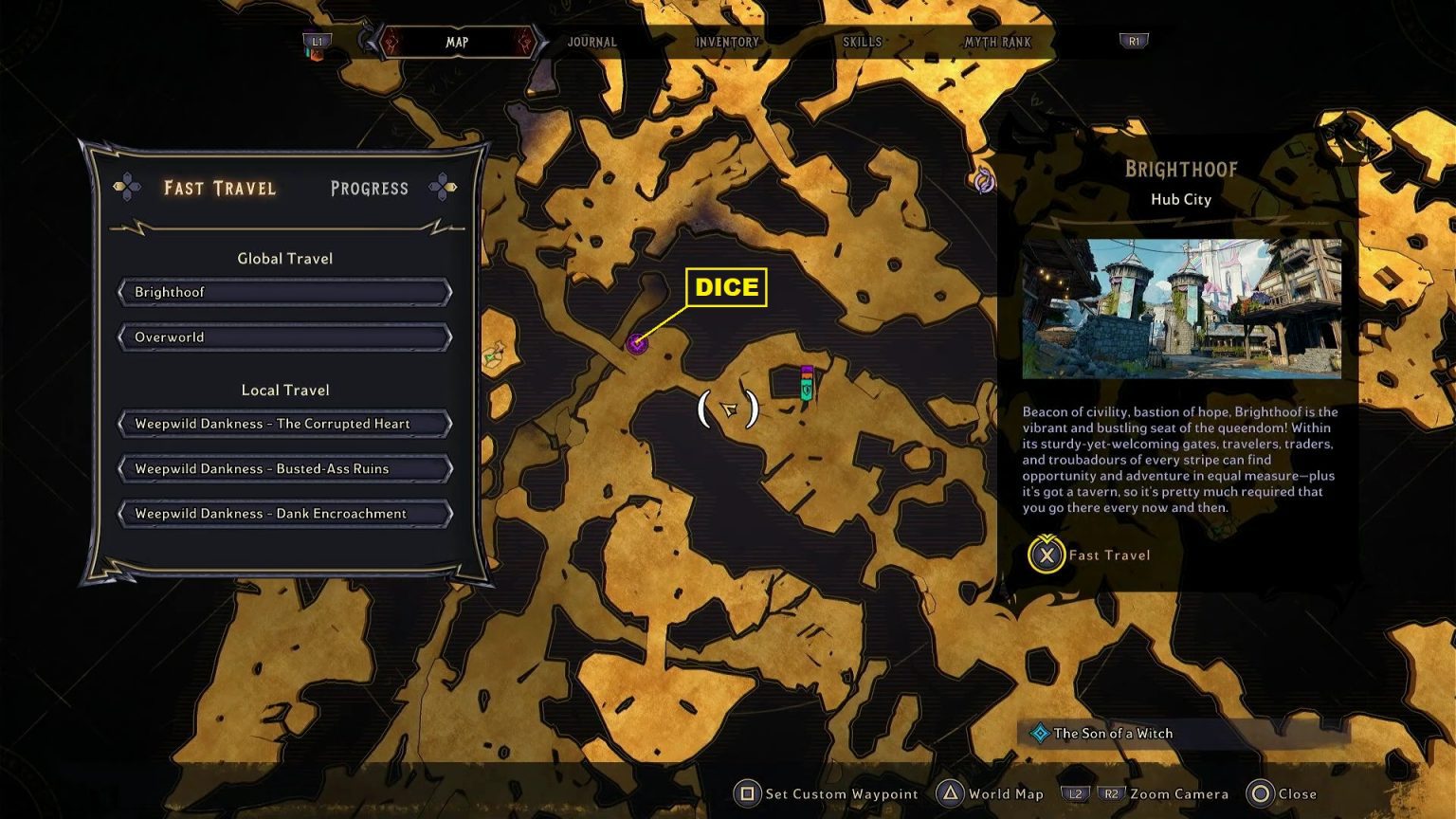Click the purple dice icon on the map

click(x=636, y=344)
